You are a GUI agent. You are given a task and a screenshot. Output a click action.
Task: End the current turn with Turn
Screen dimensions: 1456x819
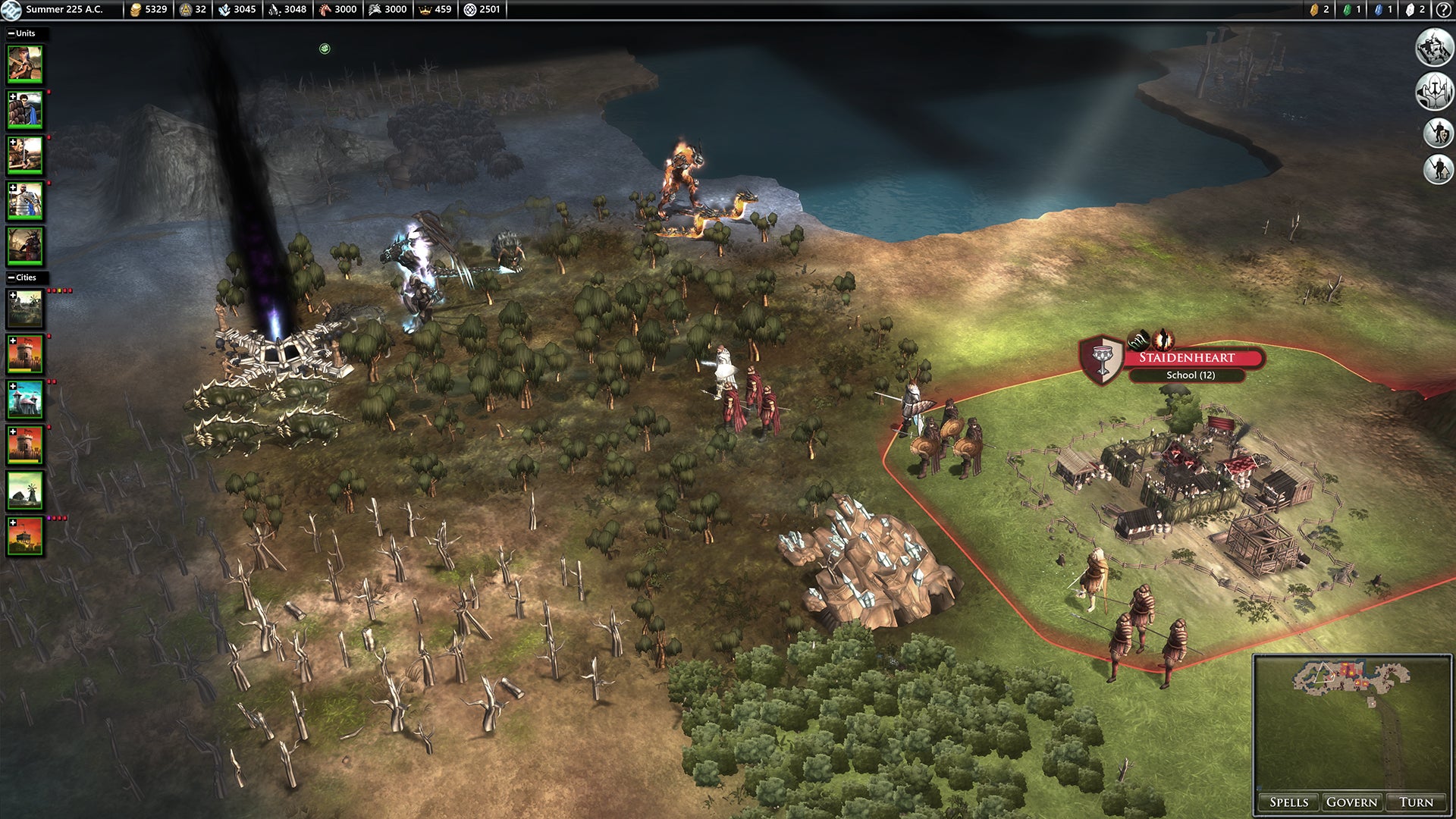[1416, 802]
